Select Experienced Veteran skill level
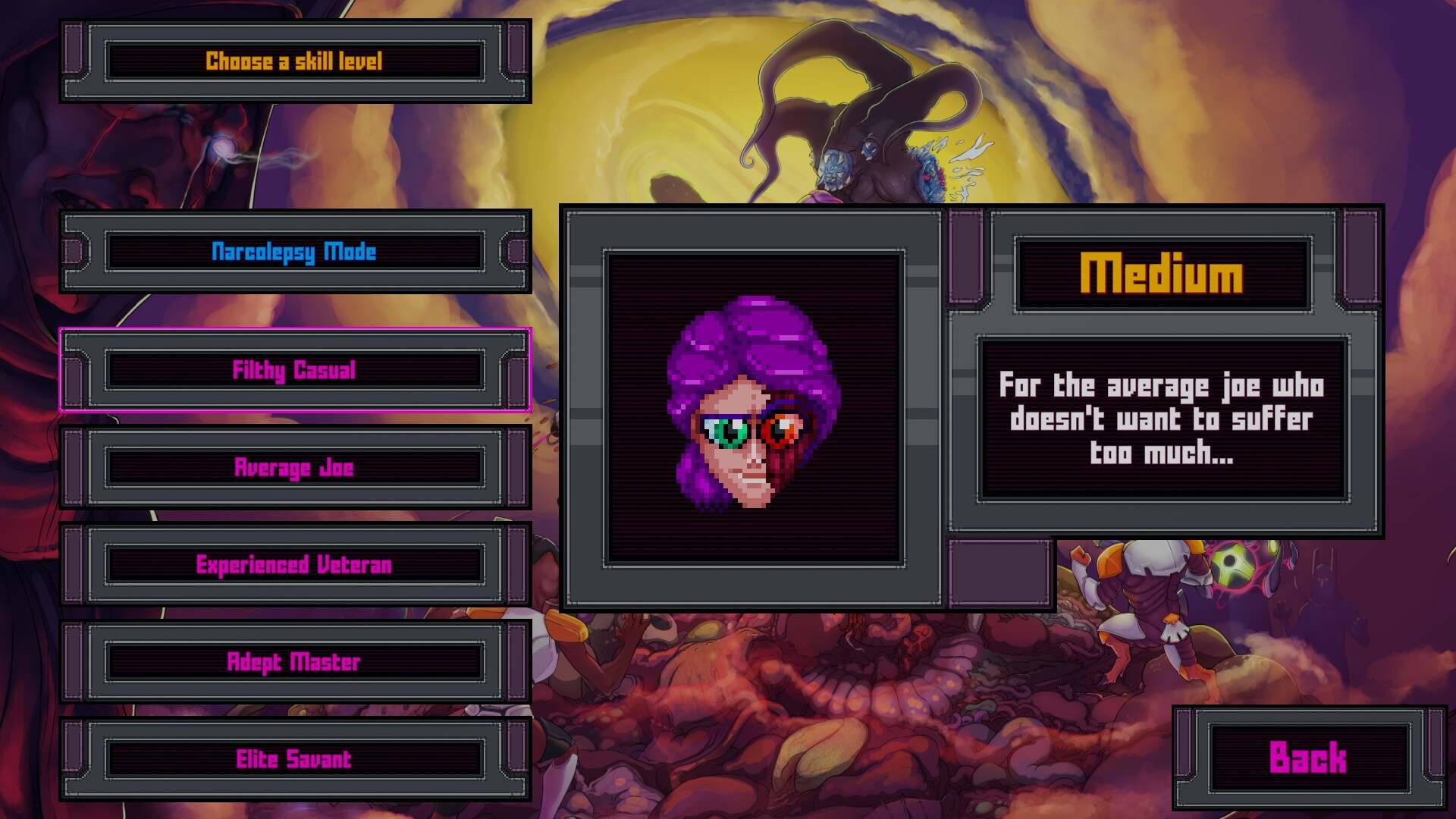 point(294,564)
